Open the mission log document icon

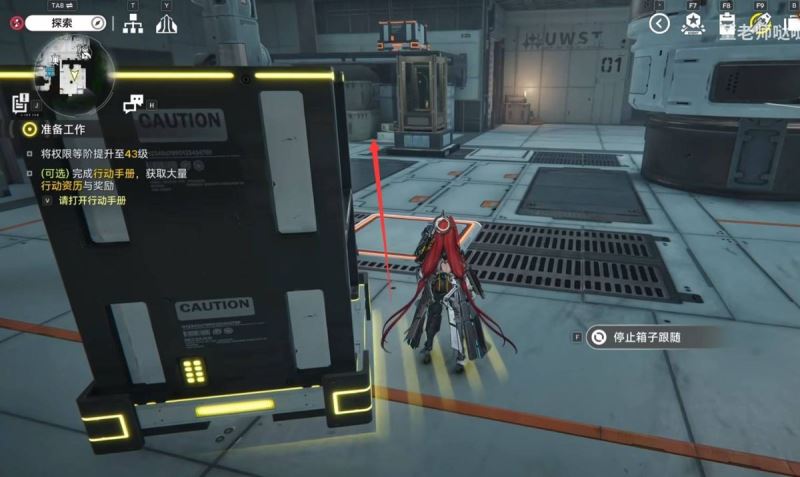(x=21, y=102)
